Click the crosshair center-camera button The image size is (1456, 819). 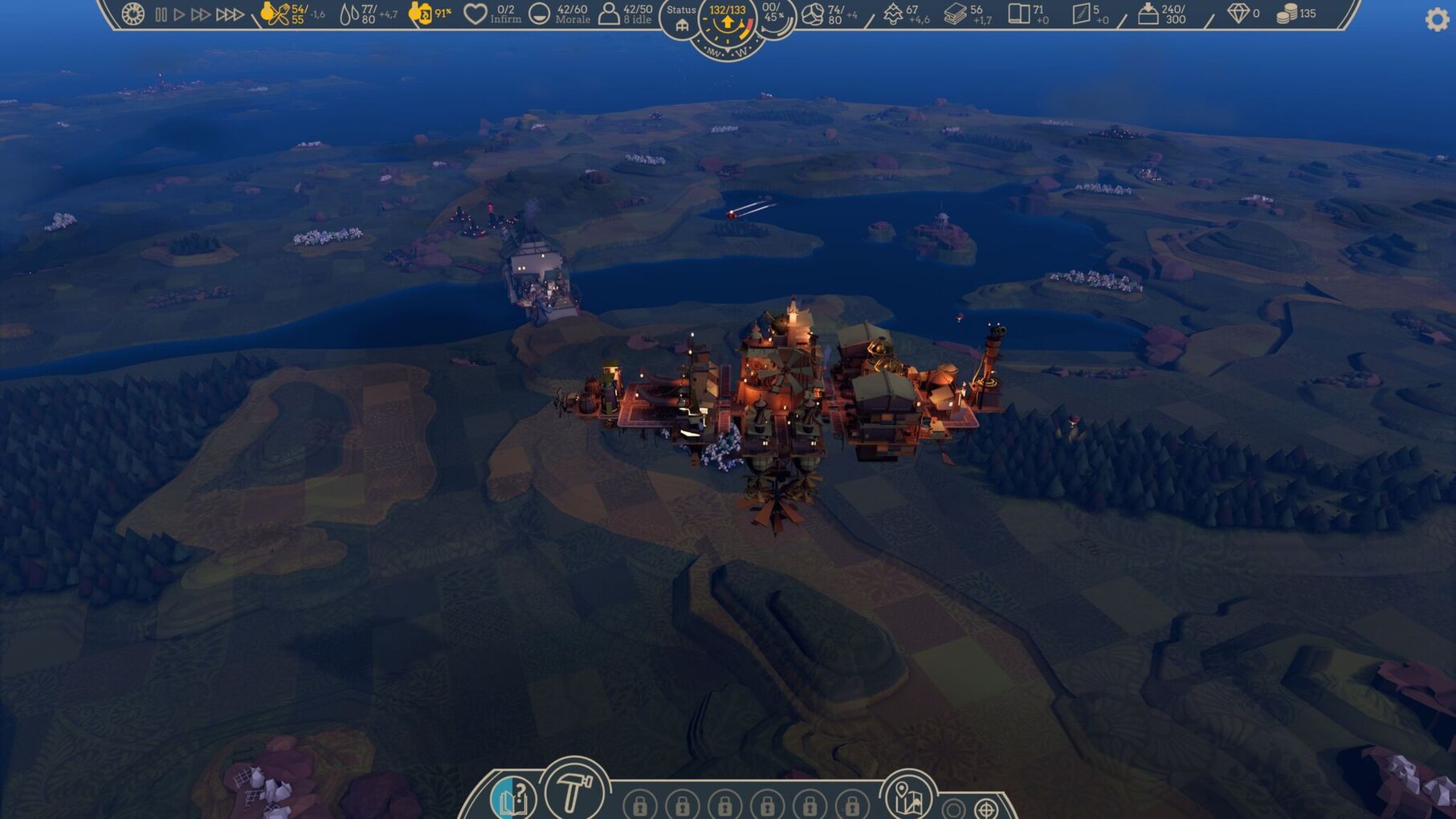[x=986, y=808]
